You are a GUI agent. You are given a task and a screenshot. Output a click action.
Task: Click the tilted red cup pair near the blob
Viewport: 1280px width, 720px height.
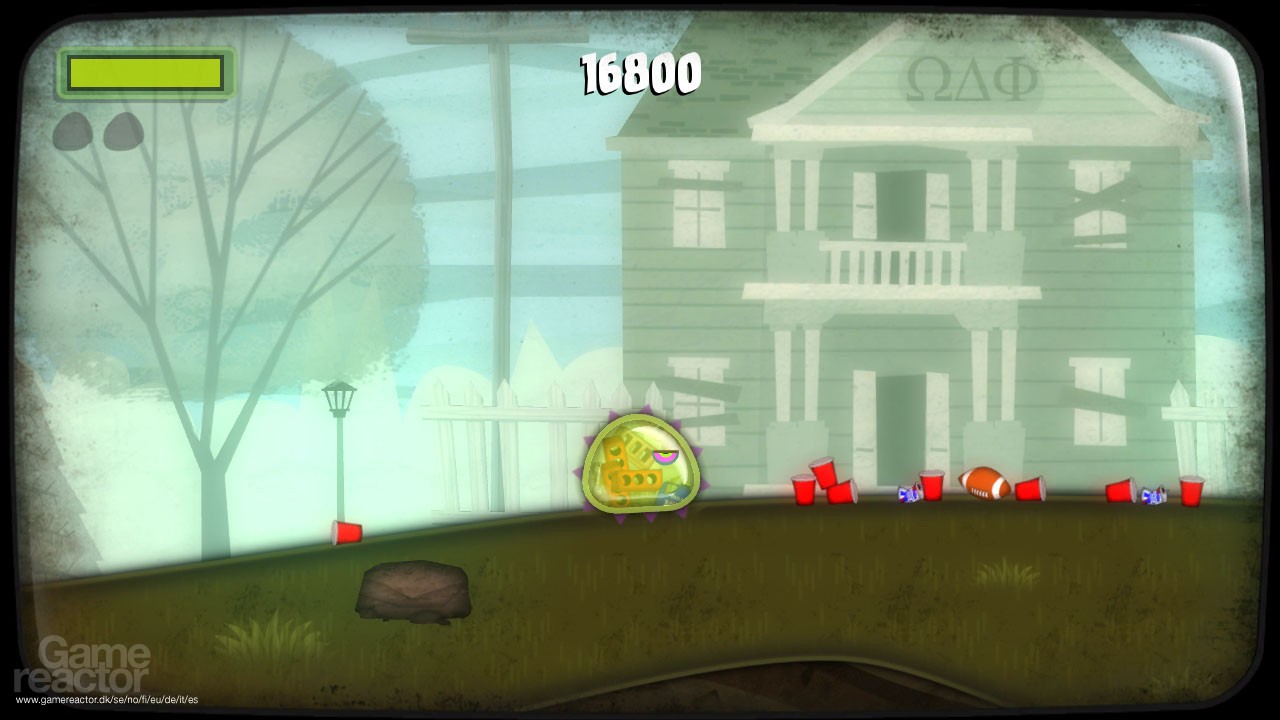[825, 485]
